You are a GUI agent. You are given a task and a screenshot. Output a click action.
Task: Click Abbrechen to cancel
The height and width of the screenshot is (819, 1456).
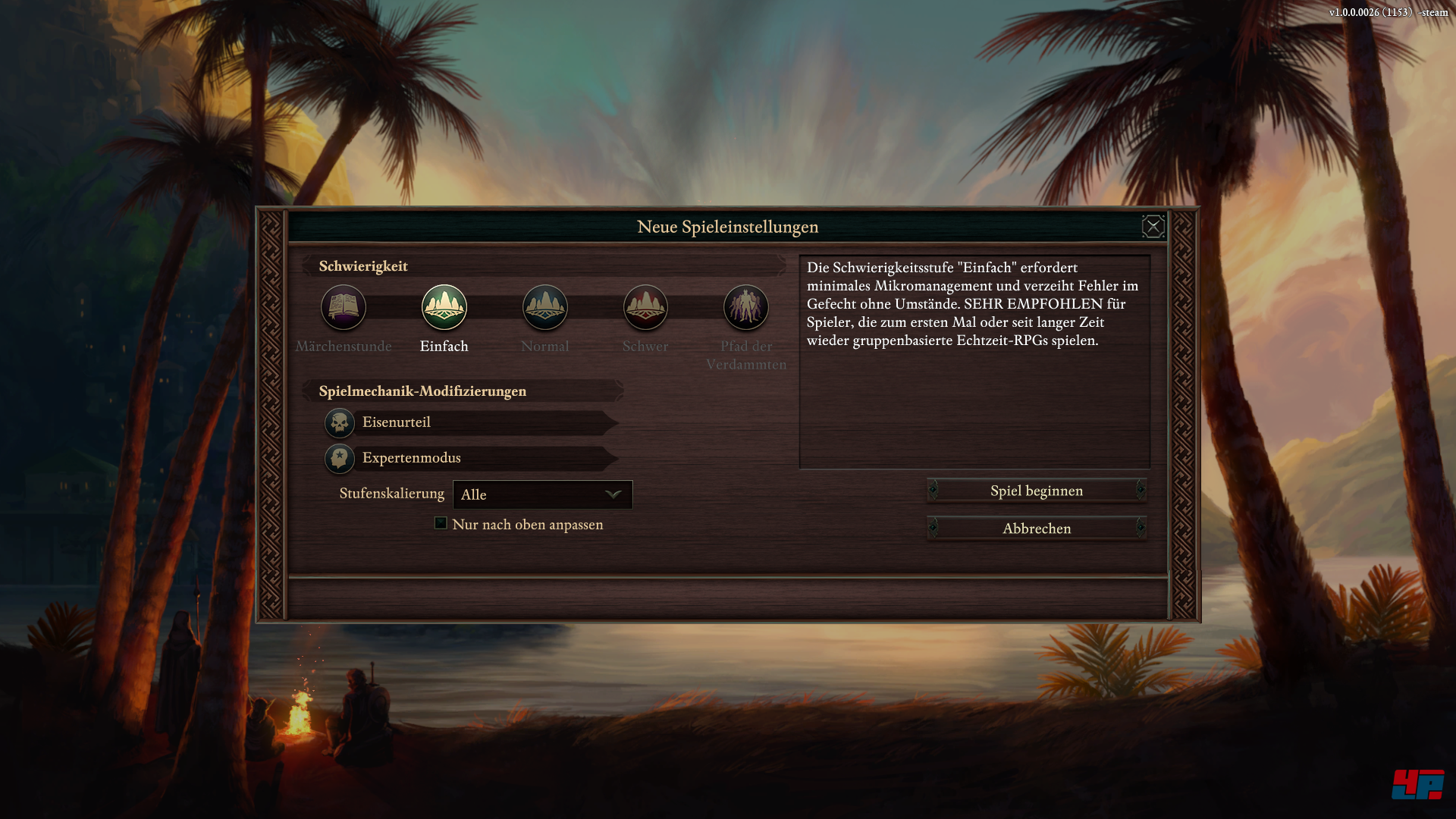coord(1037,528)
